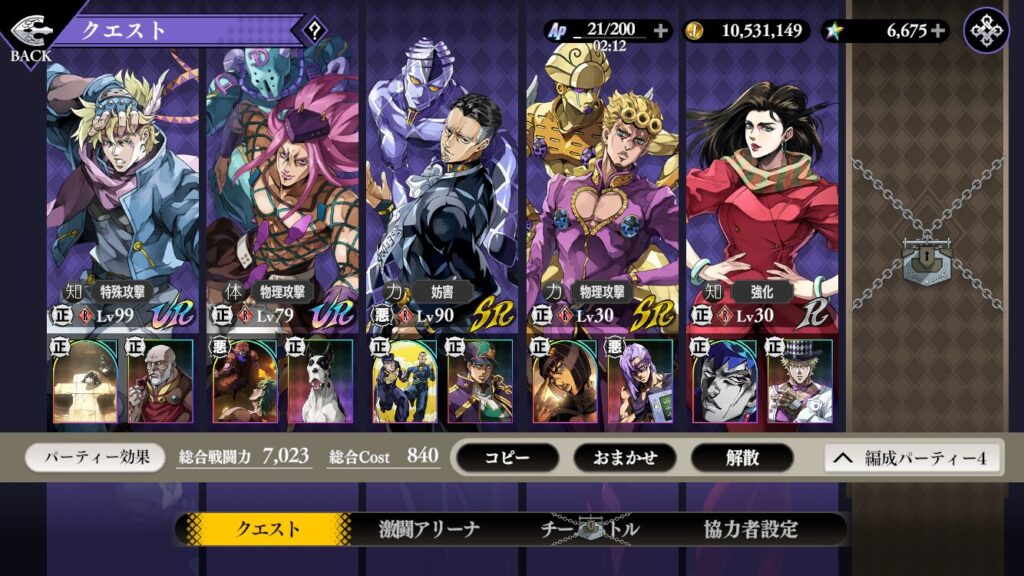Go back with the BACK button
Screen dimensions: 1024x576
tap(30, 37)
